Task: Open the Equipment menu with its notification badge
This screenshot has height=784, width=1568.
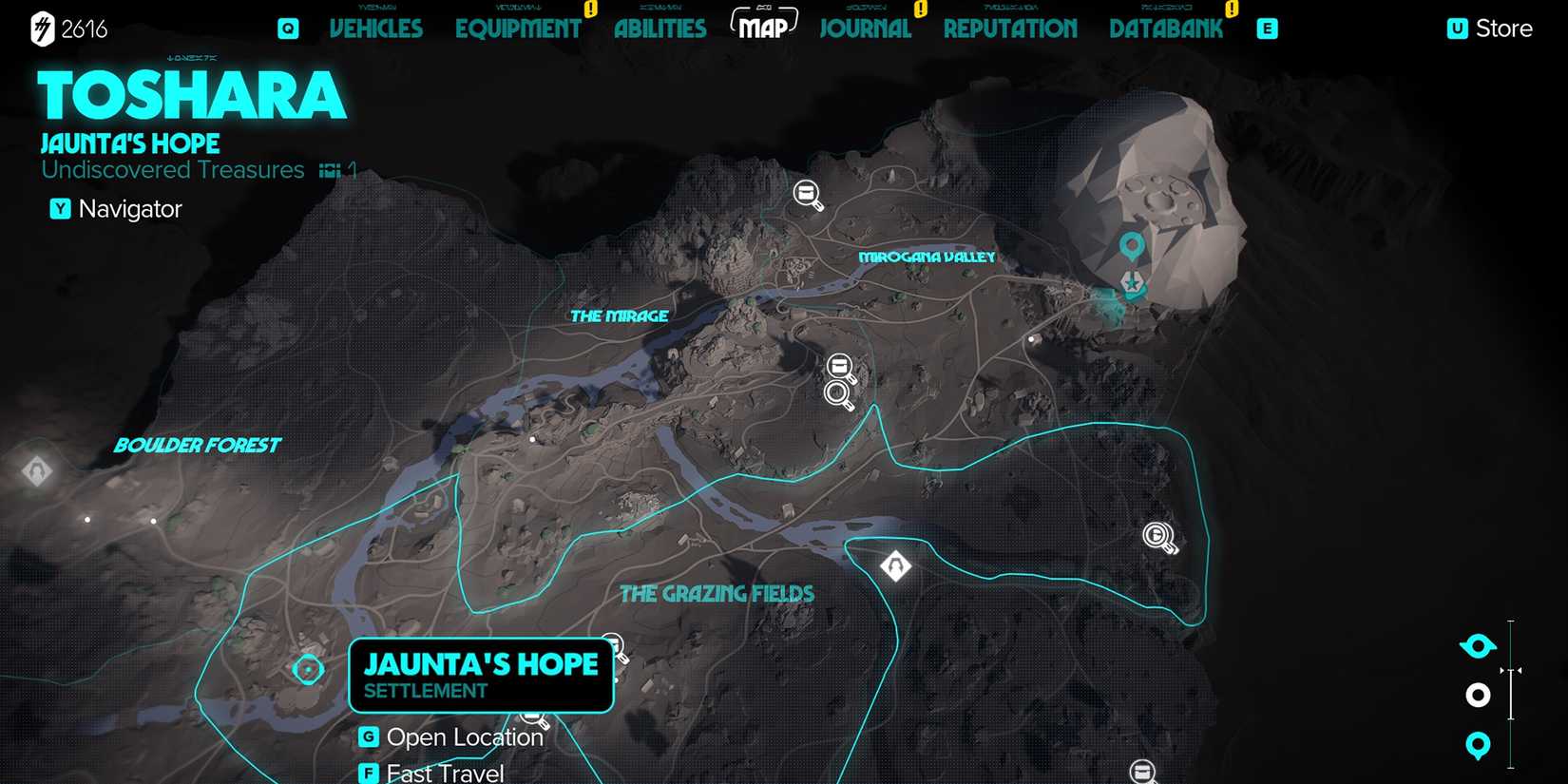Action: click(519, 29)
